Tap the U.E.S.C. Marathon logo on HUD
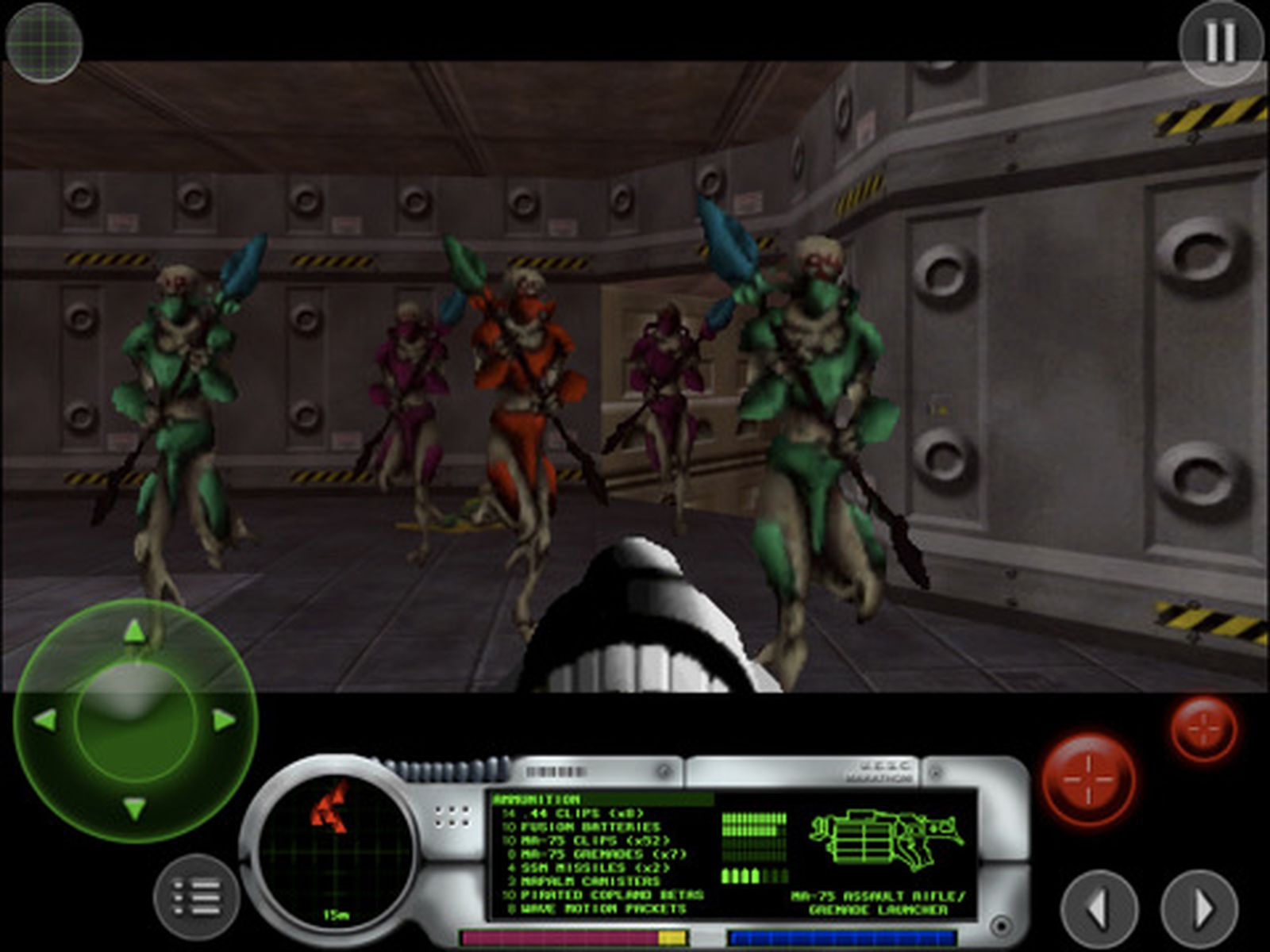Image resolution: width=1270 pixels, height=952 pixels. (x=879, y=770)
